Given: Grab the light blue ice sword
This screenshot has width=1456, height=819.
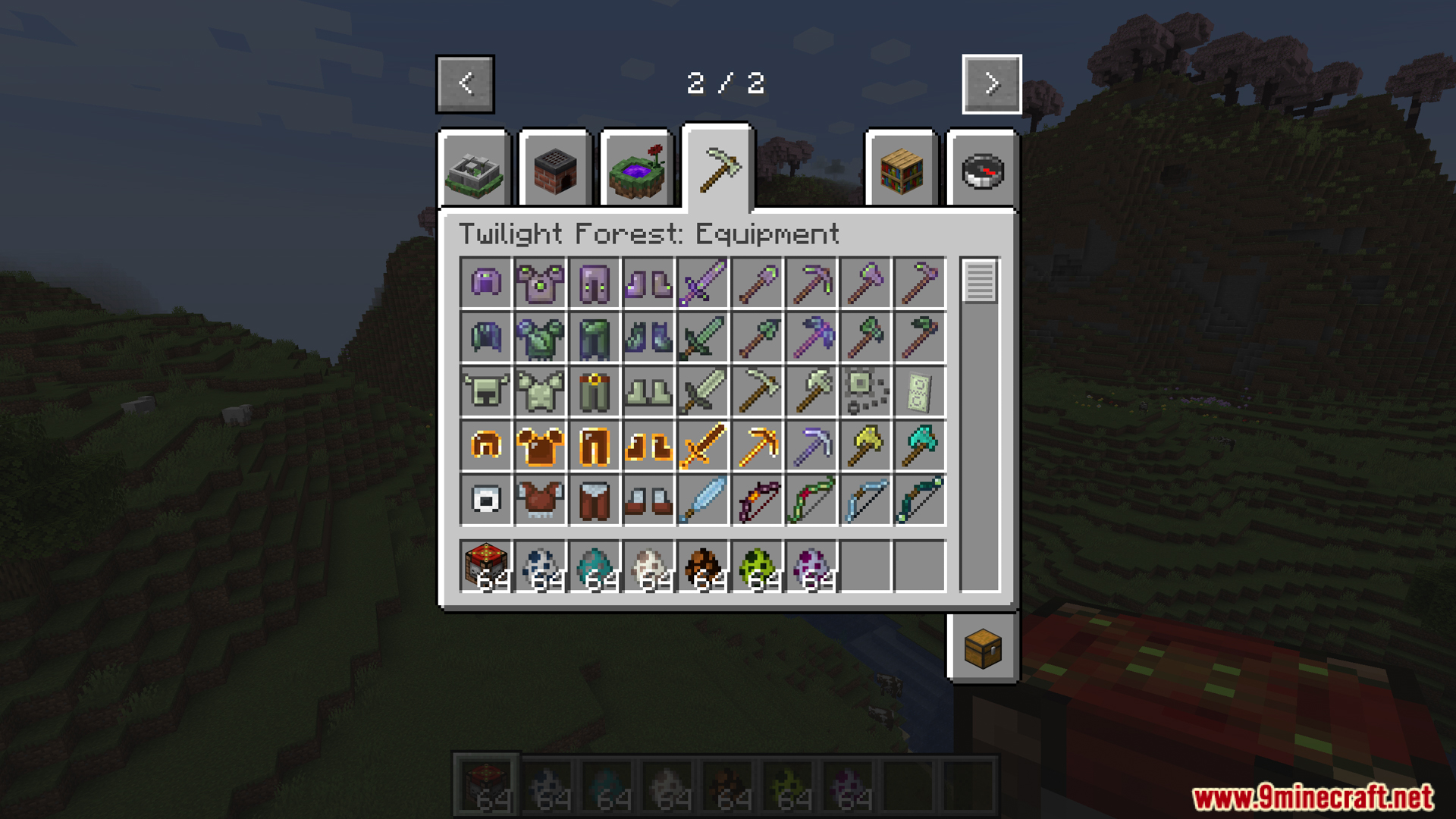Looking at the screenshot, I should 703,500.
